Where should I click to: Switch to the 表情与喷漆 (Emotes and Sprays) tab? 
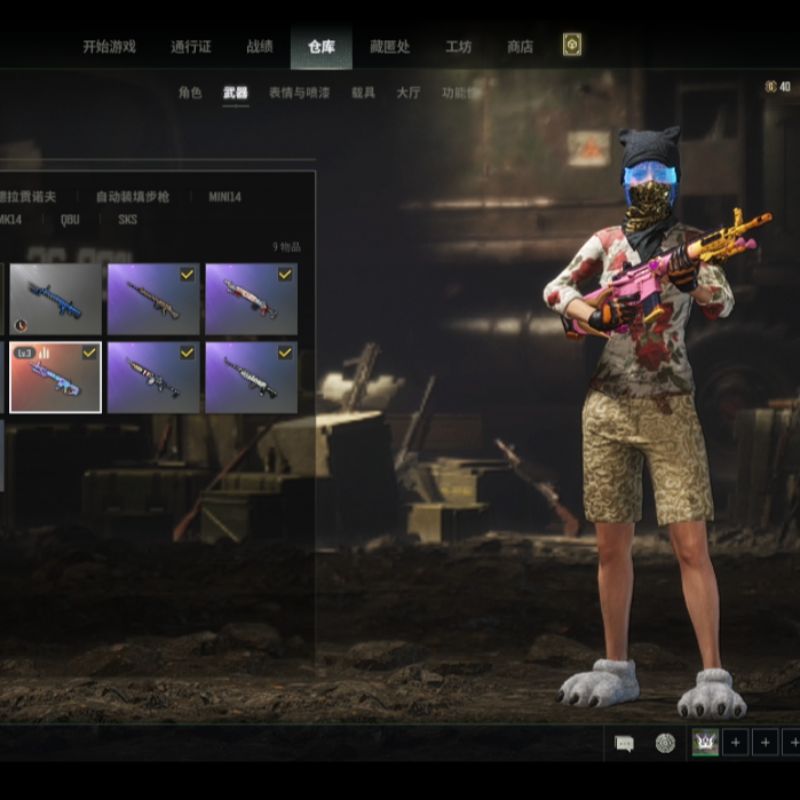click(299, 93)
